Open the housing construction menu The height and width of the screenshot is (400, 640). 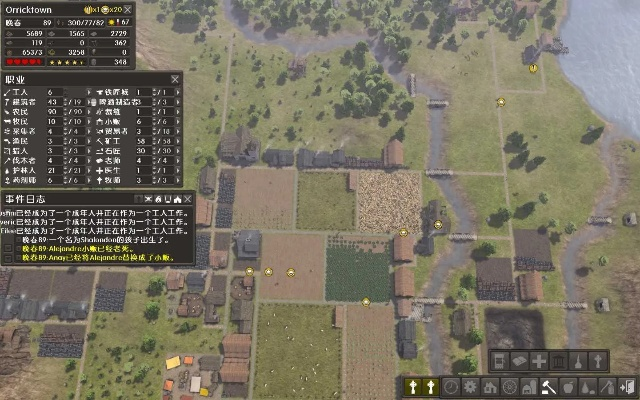click(490, 386)
